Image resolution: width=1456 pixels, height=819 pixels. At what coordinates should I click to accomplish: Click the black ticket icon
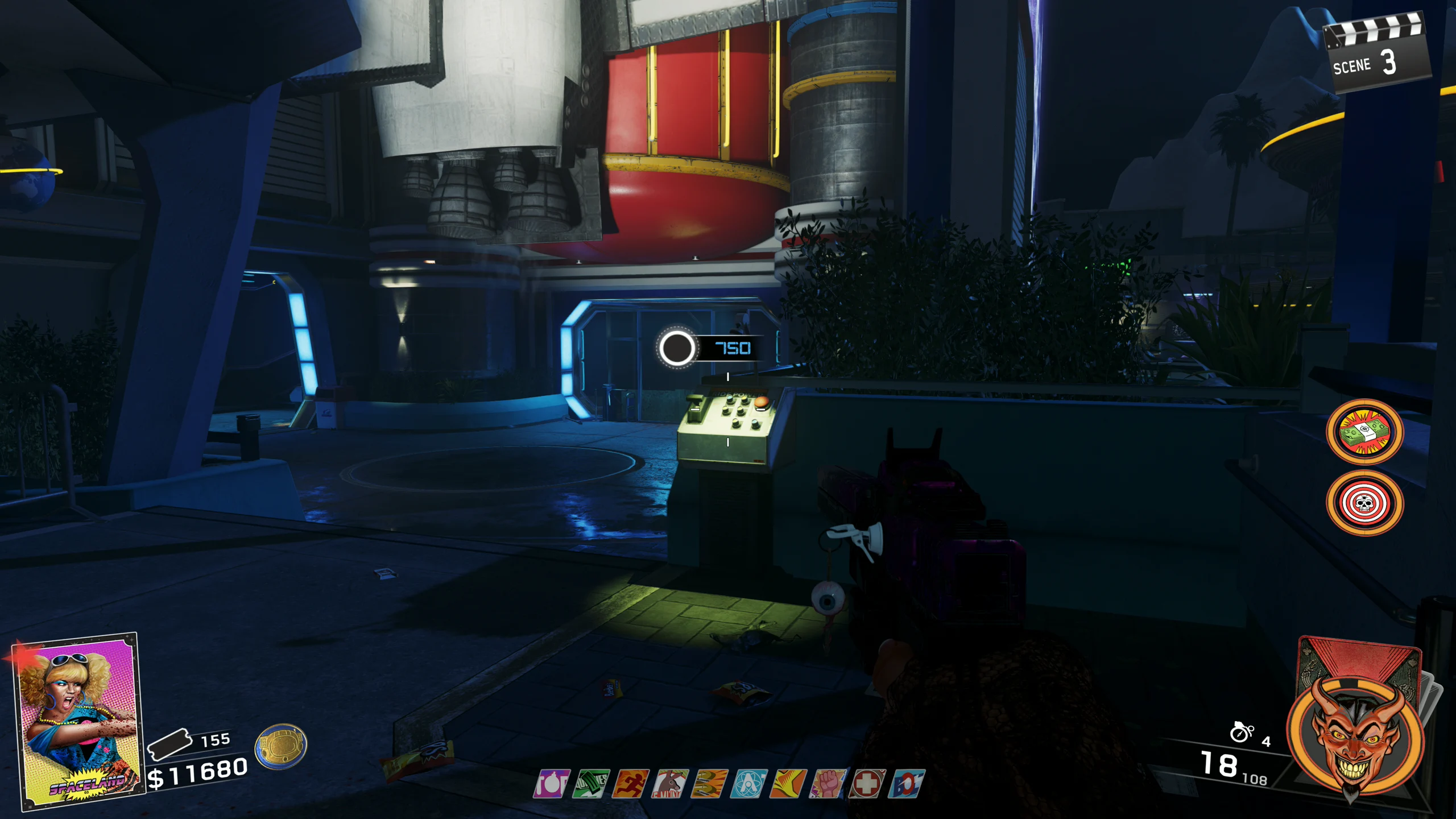(x=169, y=744)
